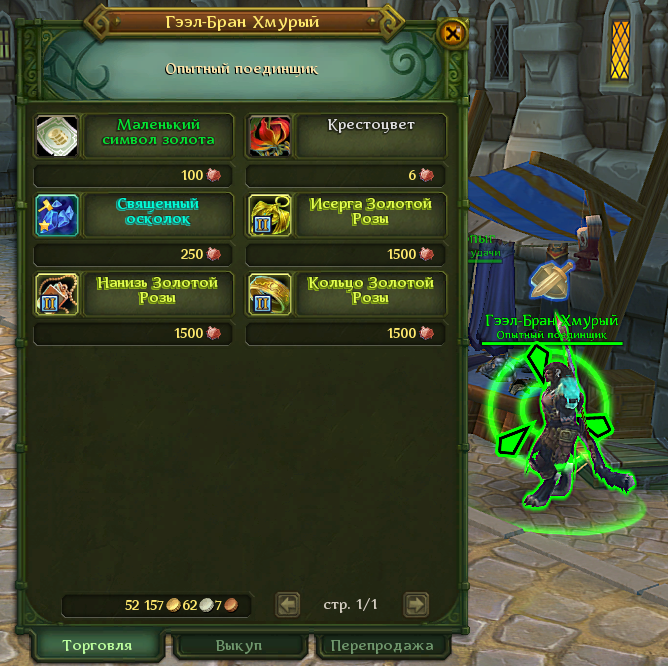Viewport: 668px width, 666px height.
Task: Close the Гээл-Бран Хмурый vendor window
Action: [x=453, y=33]
